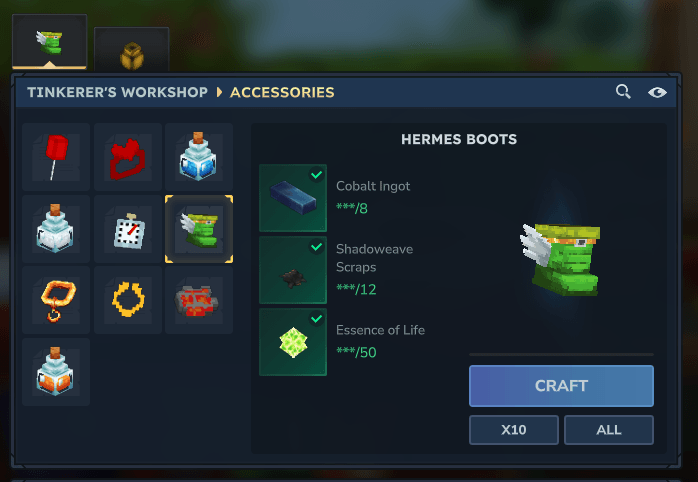Choose the white cloud bottle recipe
Screen dimensions: 698x482
point(56,229)
